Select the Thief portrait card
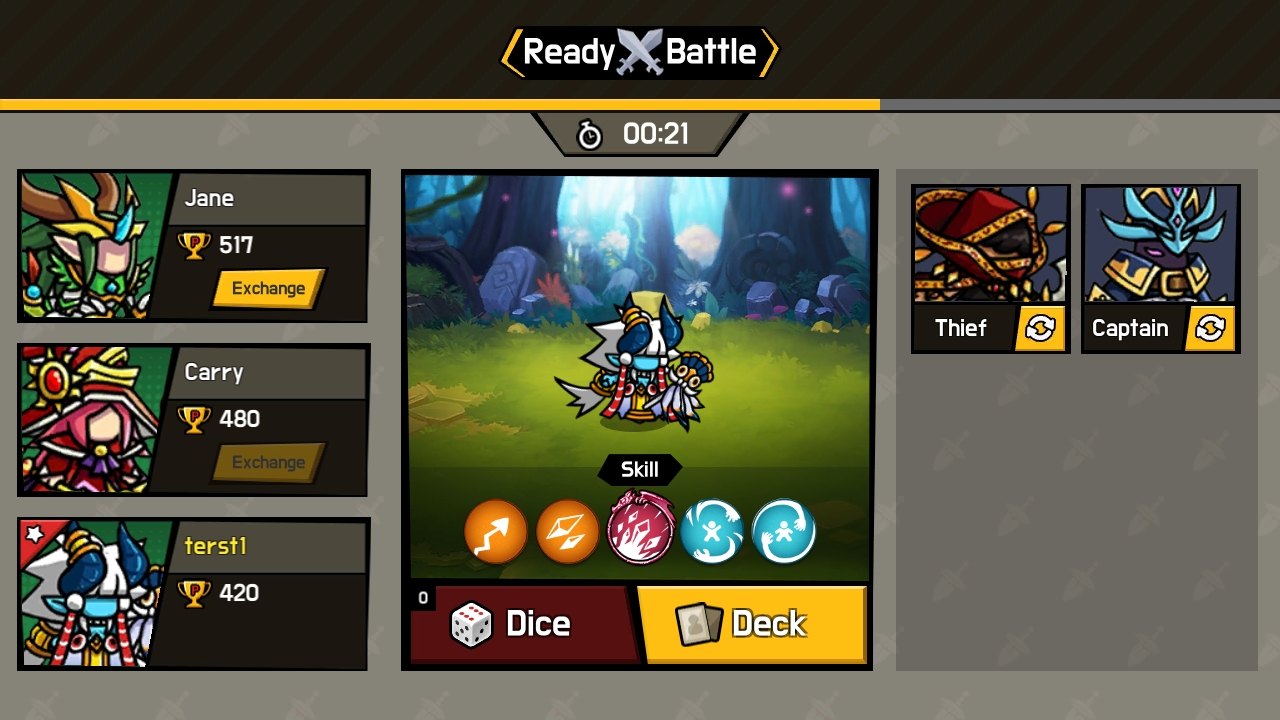Image resolution: width=1280 pixels, height=720 pixels. pos(990,245)
